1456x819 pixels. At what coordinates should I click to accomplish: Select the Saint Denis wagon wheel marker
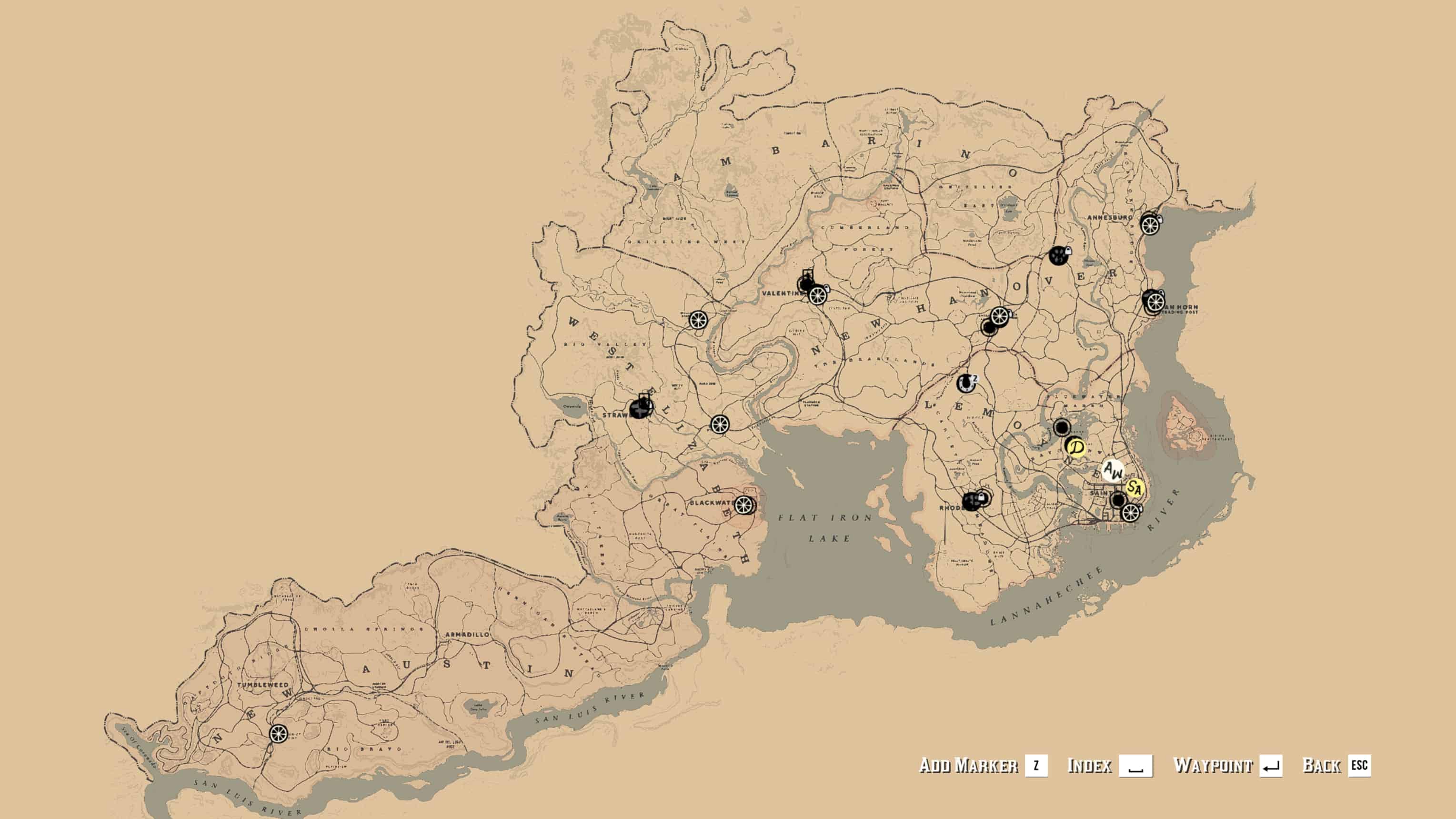tap(1130, 513)
